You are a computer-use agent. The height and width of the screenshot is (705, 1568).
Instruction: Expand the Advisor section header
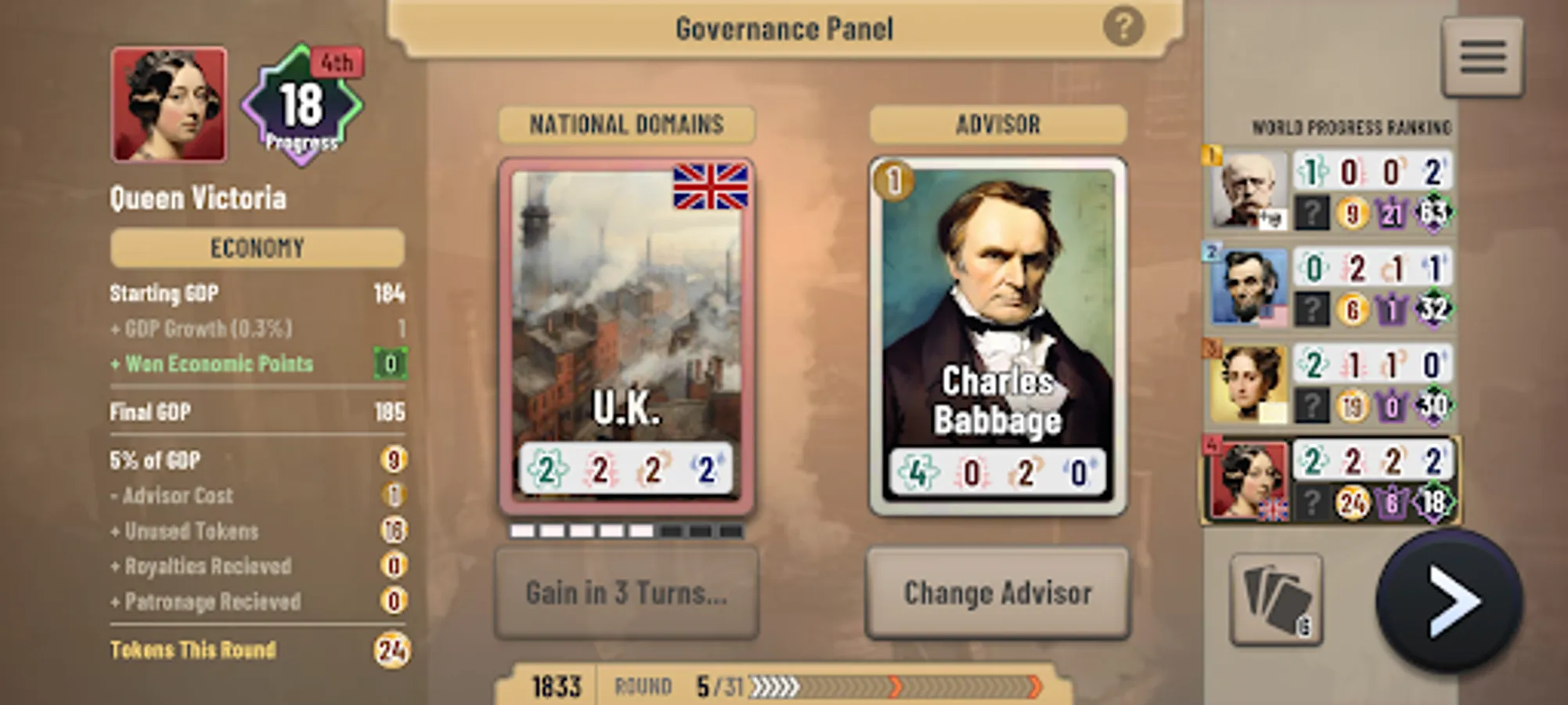click(997, 124)
